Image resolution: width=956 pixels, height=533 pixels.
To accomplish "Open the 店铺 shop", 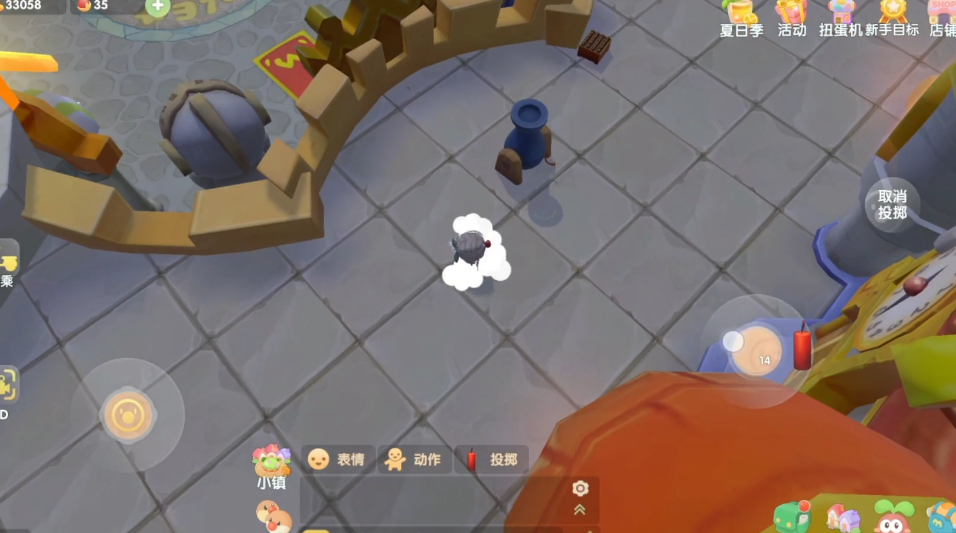I will click(x=942, y=17).
